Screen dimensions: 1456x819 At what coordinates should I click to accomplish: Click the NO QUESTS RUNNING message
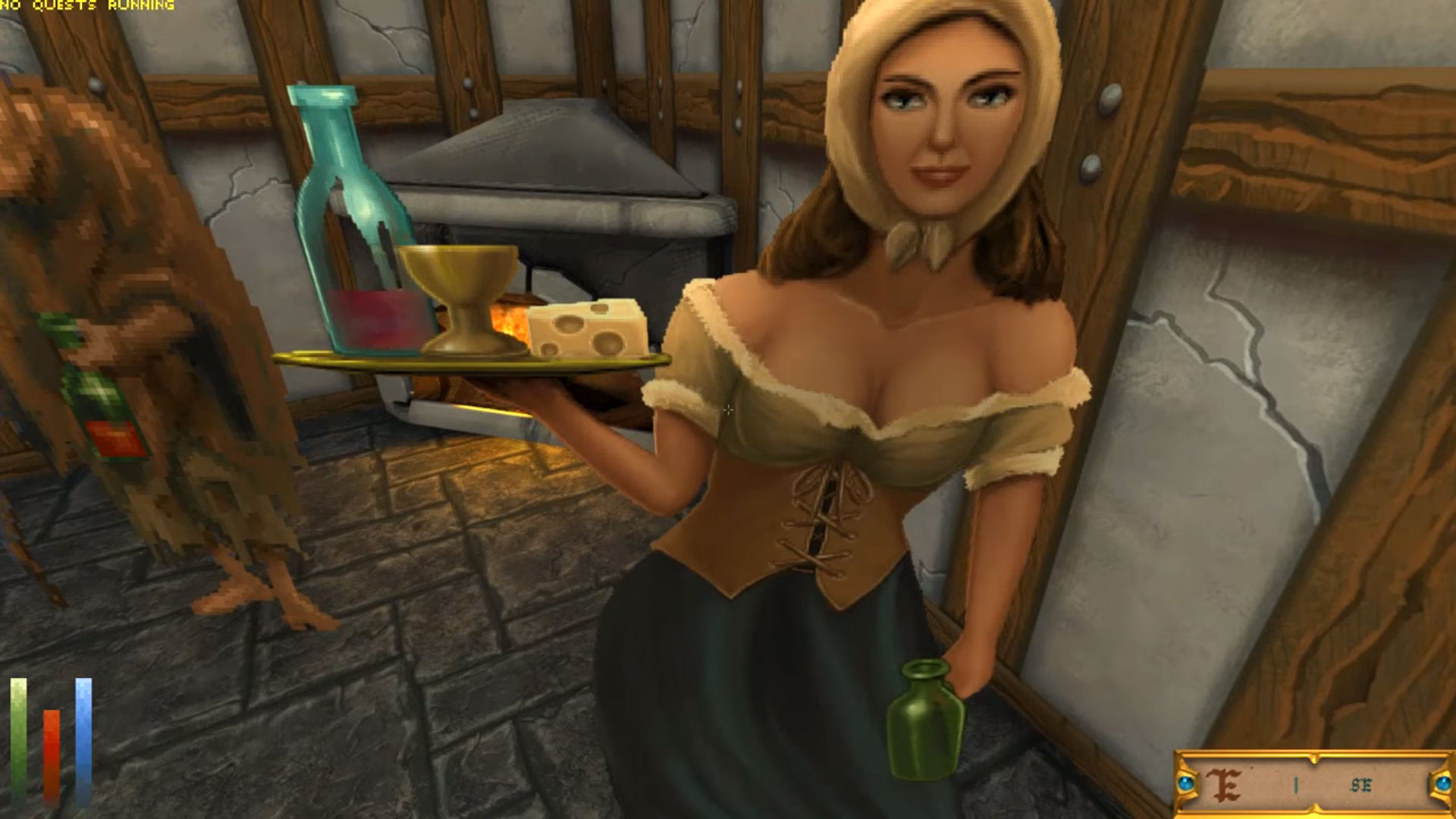click(x=87, y=6)
